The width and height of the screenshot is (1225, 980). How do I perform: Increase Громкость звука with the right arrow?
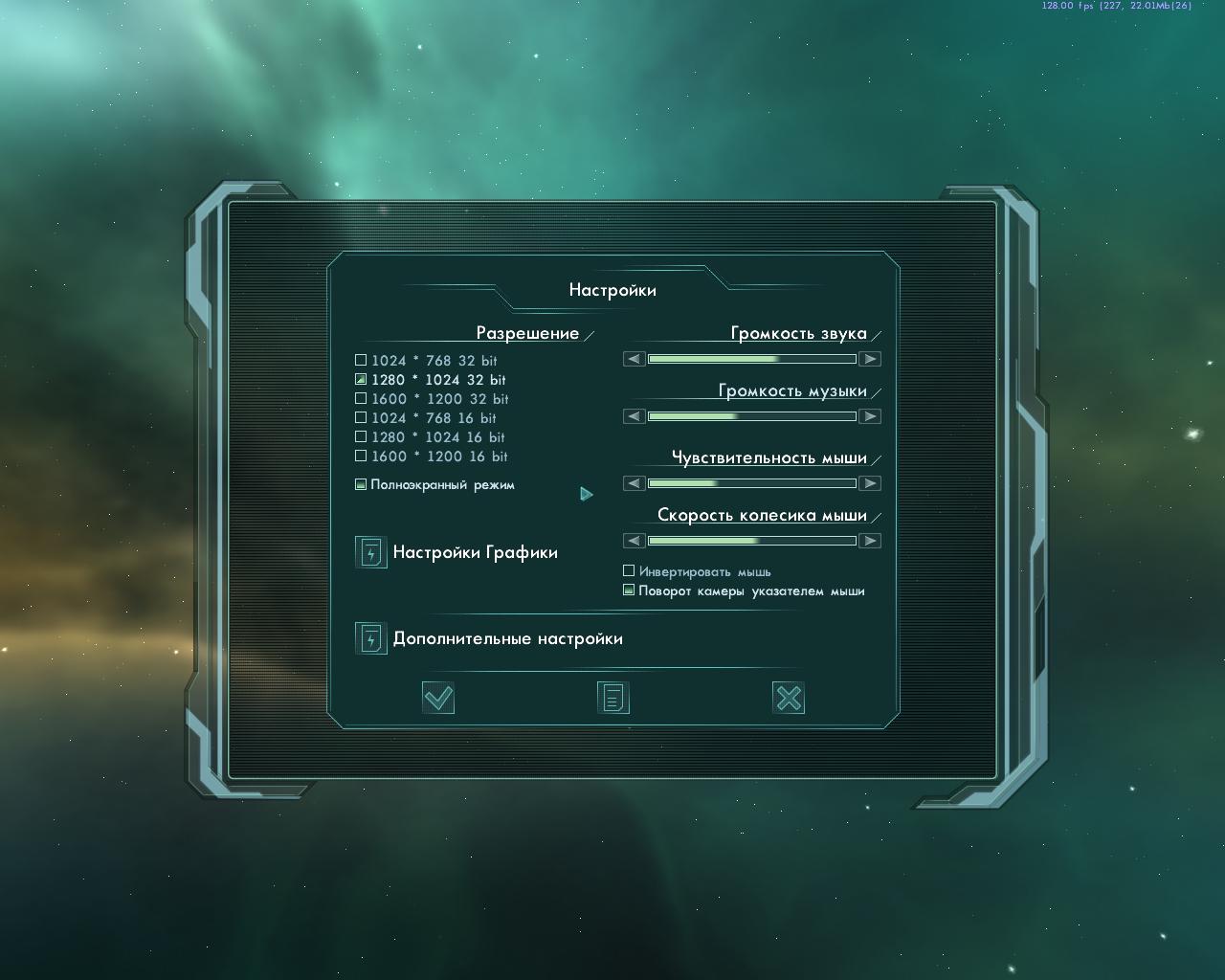point(869,359)
